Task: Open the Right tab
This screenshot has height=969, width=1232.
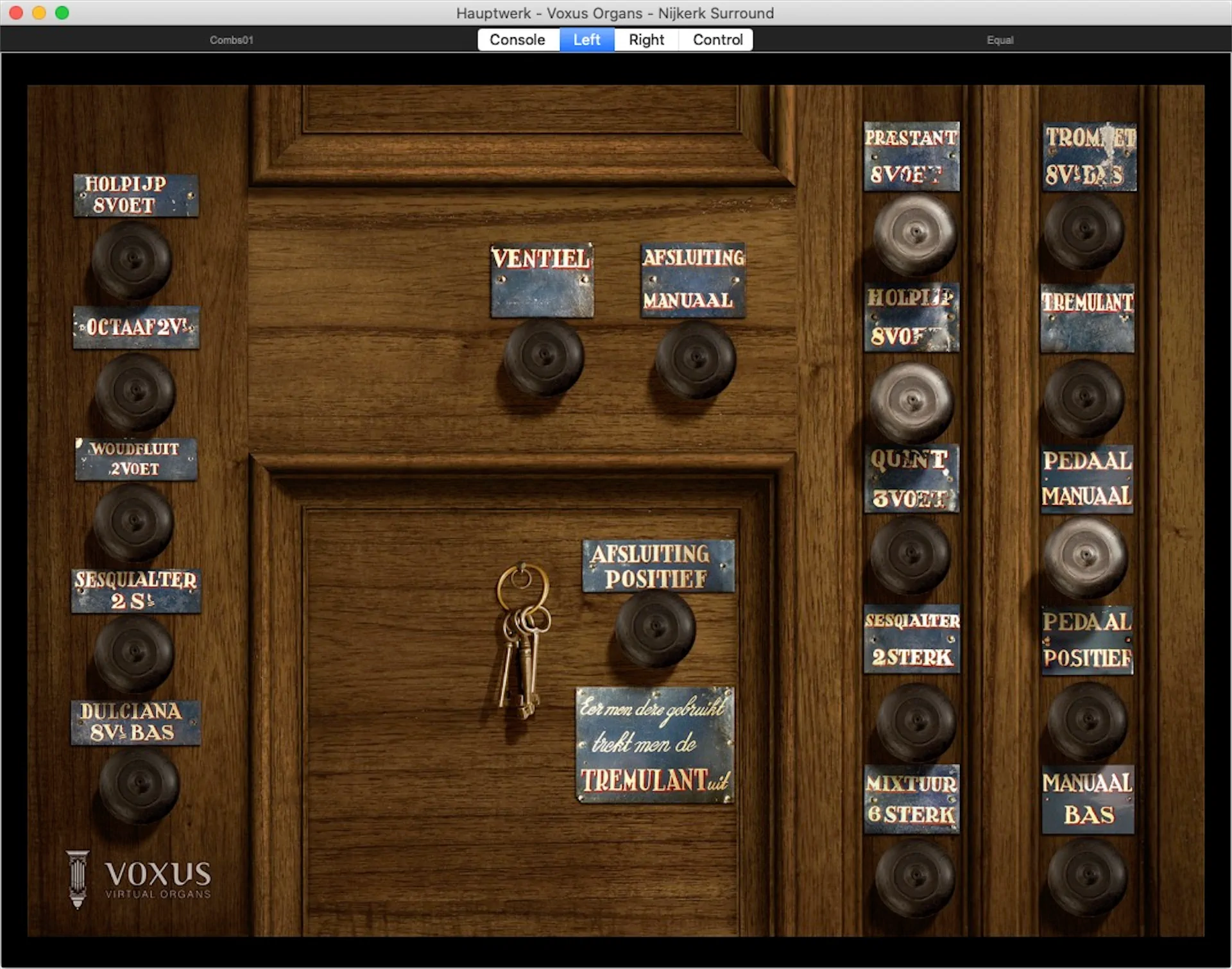Action: click(x=646, y=40)
